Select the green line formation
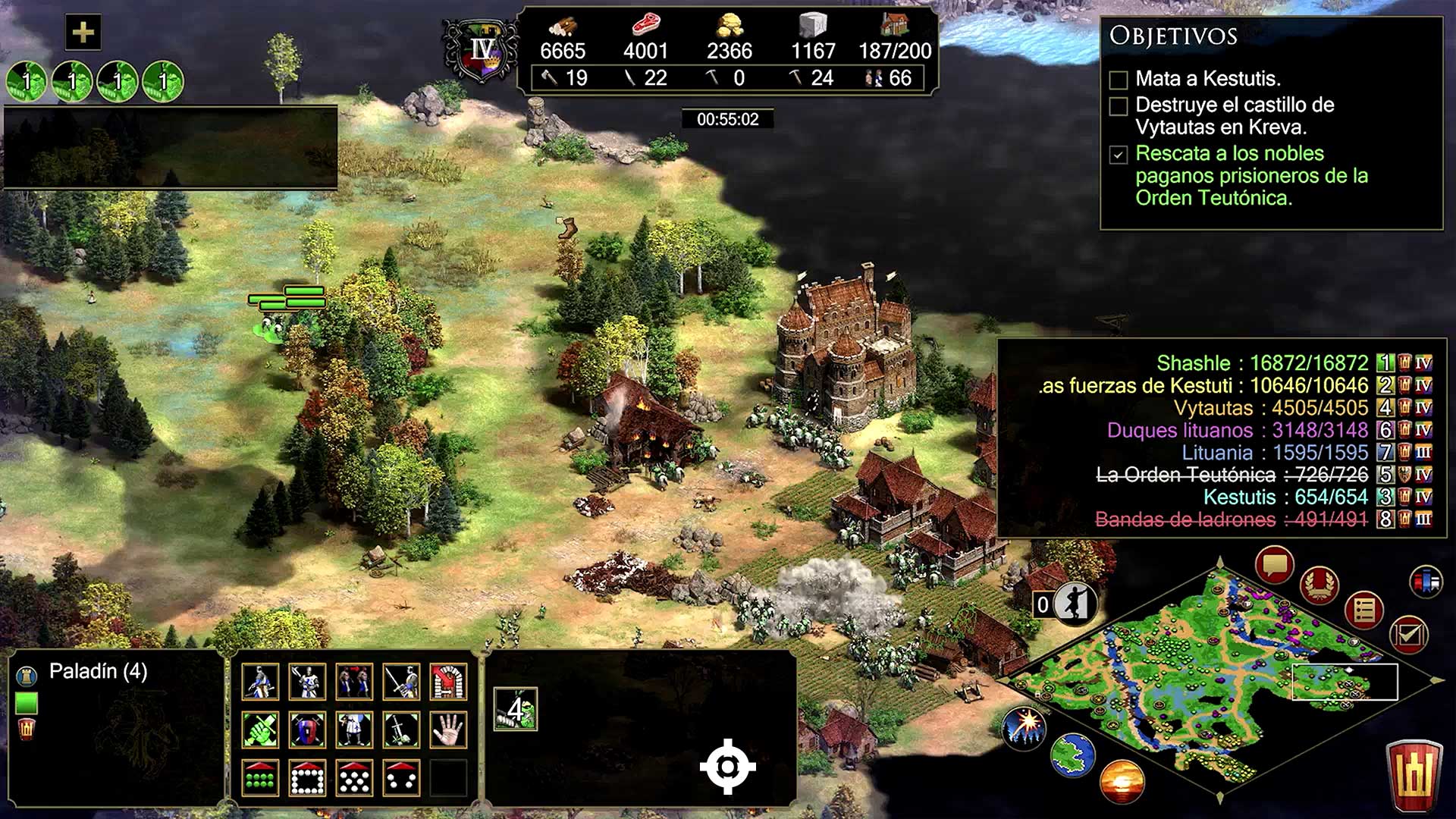This screenshot has width=1456, height=819. [260, 778]
